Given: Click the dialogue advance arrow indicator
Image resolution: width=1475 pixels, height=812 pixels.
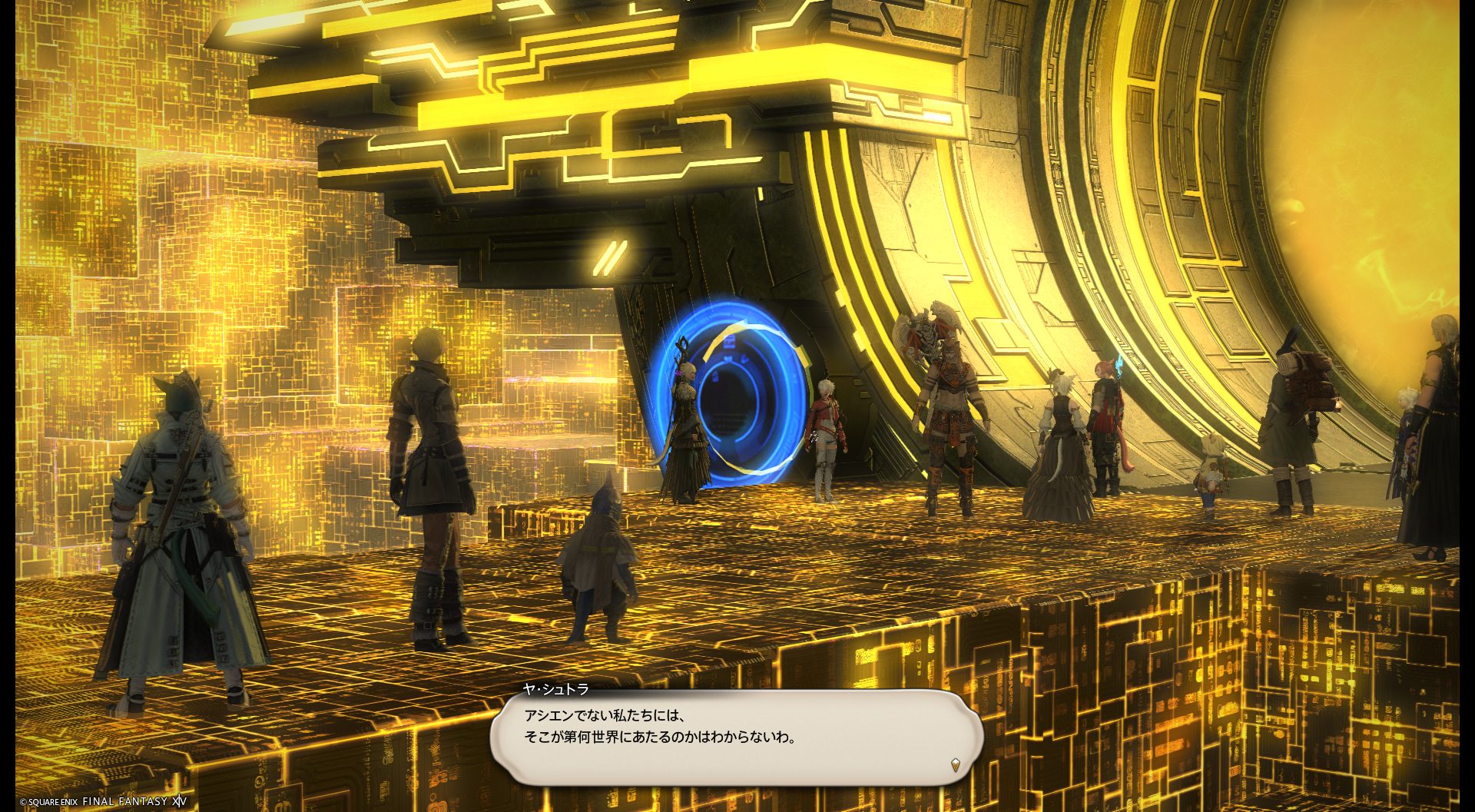Looking at the screenshot, I should point(955,764).
